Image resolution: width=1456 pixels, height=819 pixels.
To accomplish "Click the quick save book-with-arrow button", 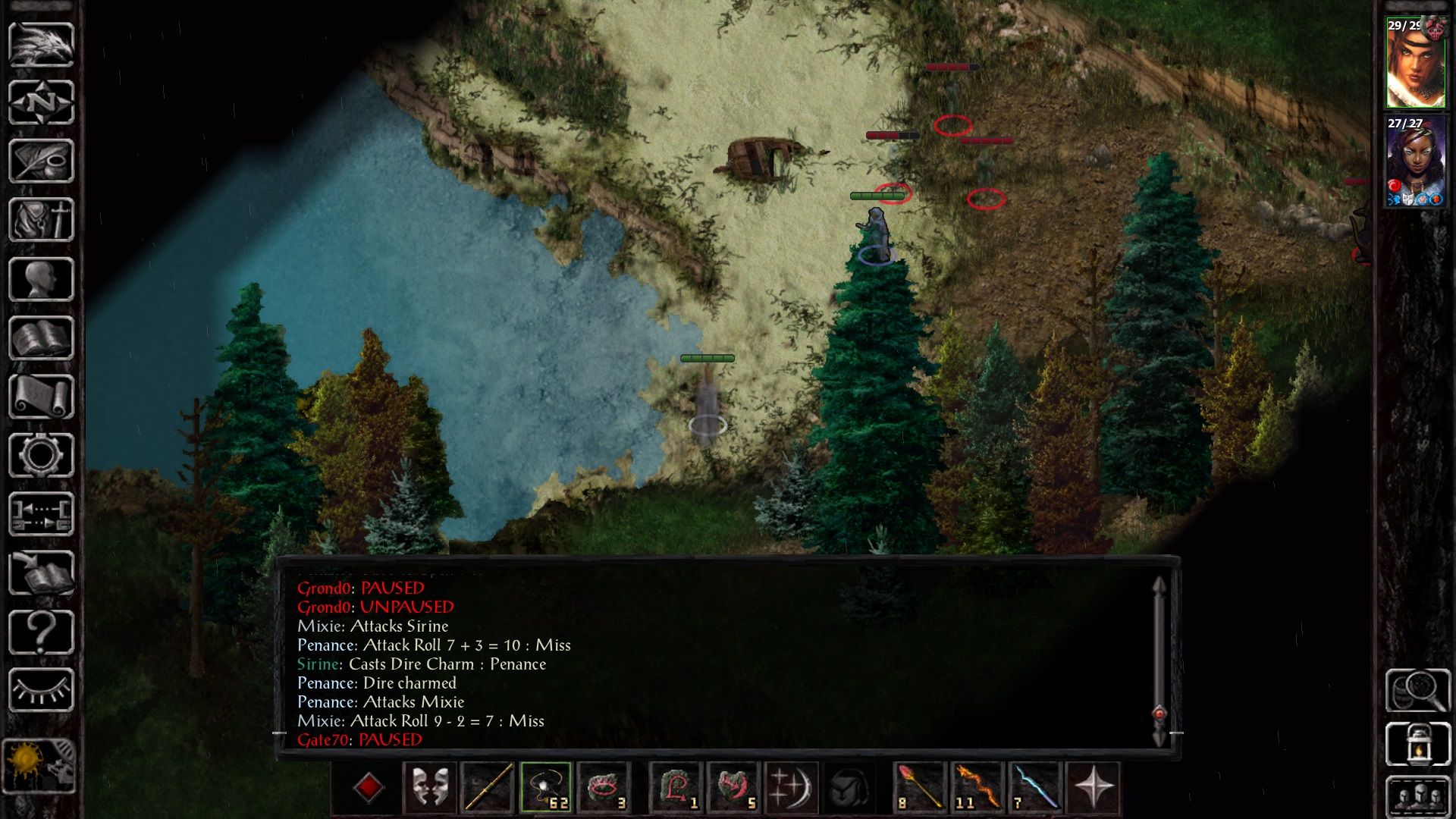I will 41,573.
